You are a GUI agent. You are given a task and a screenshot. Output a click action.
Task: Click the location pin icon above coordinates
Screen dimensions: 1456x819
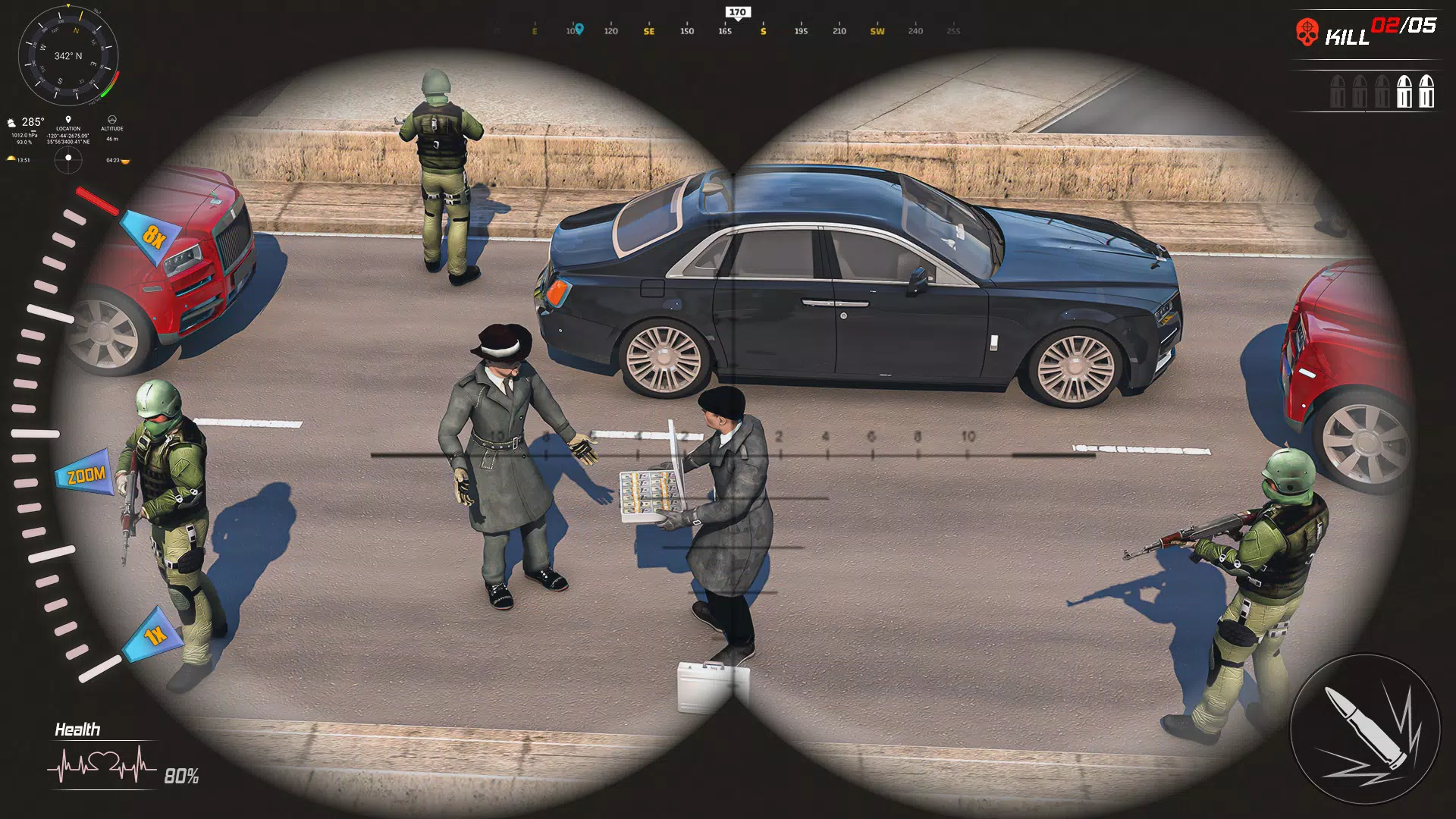click(x=68, y=119)
